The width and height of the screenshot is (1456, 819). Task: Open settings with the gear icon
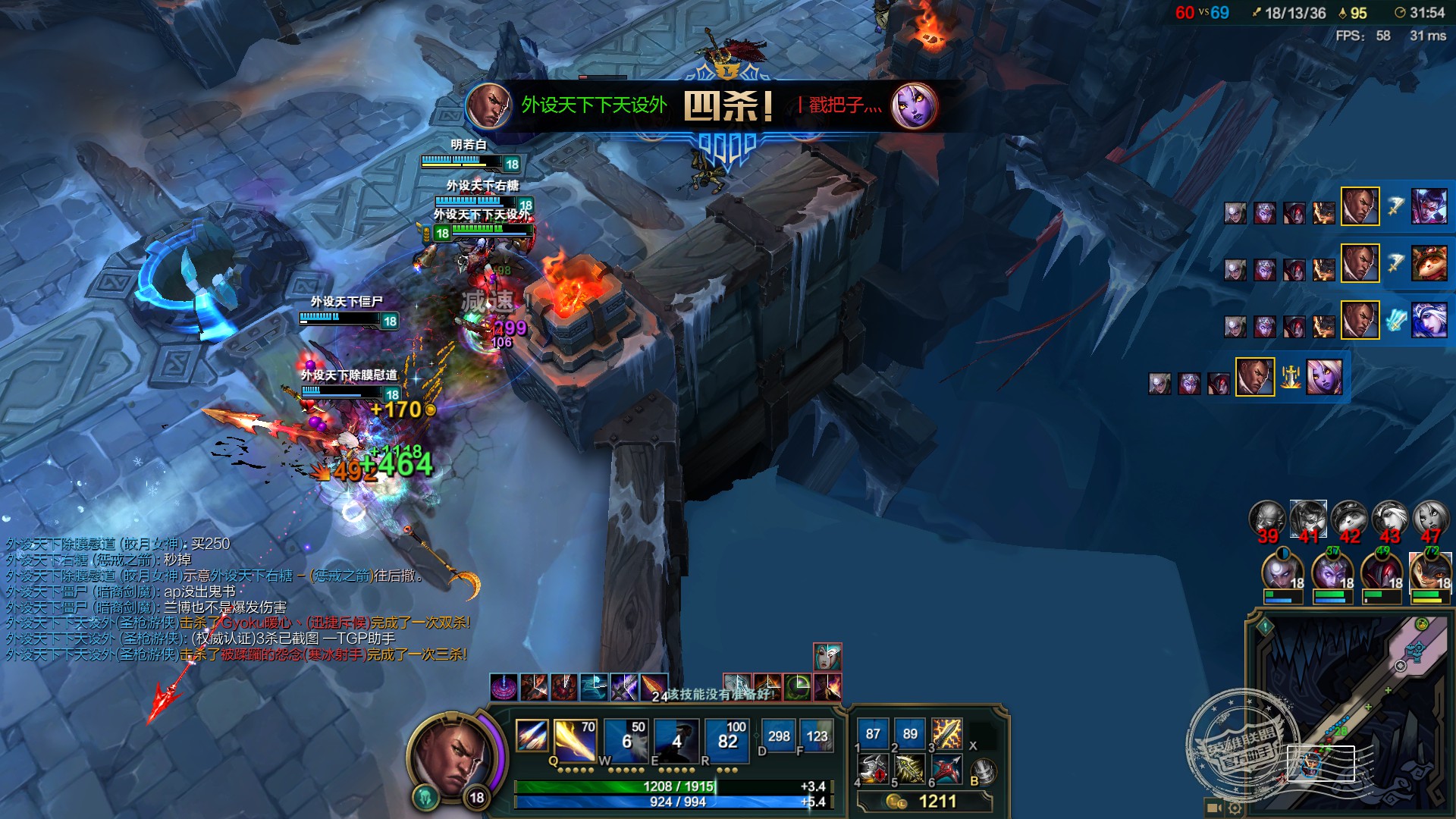click(1235, 808)
